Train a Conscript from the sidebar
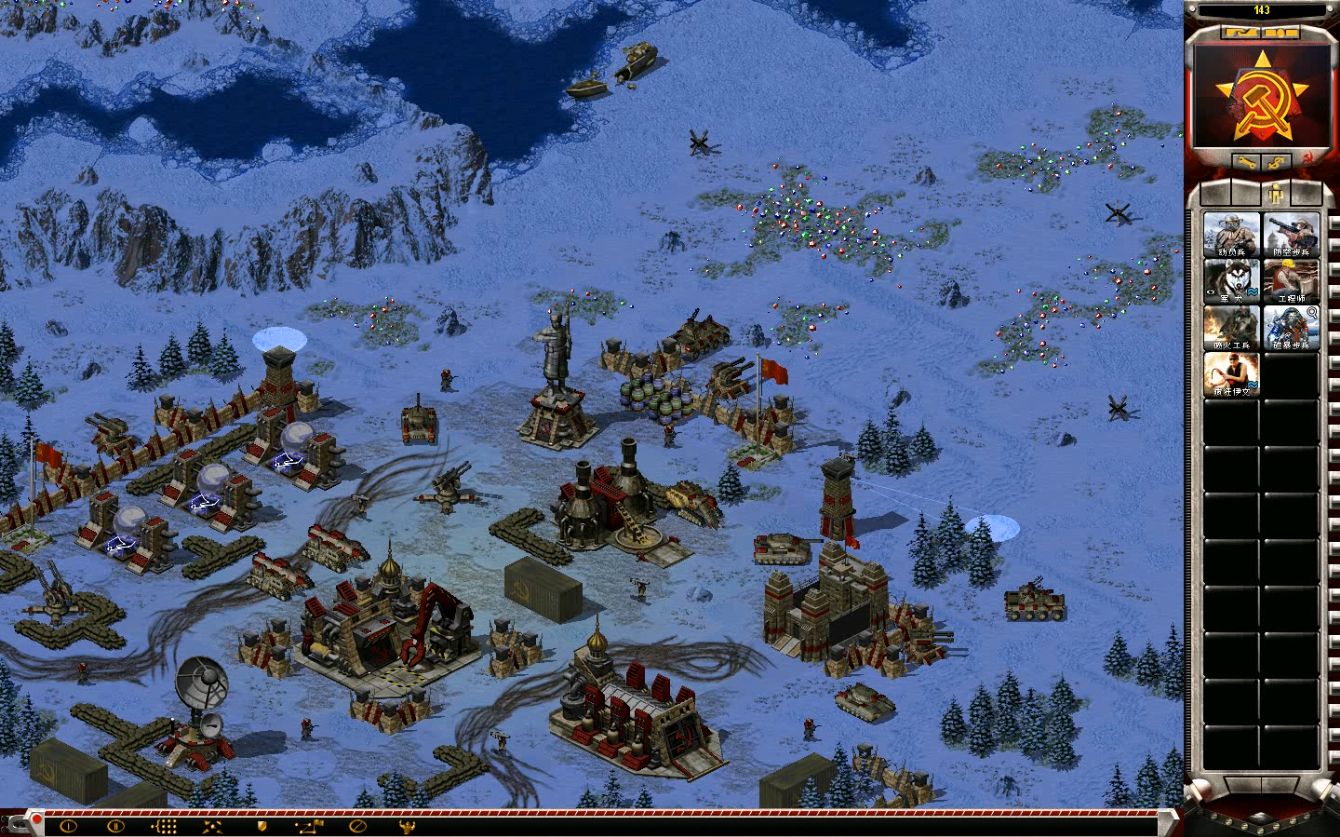 (x=1231, y=234)
